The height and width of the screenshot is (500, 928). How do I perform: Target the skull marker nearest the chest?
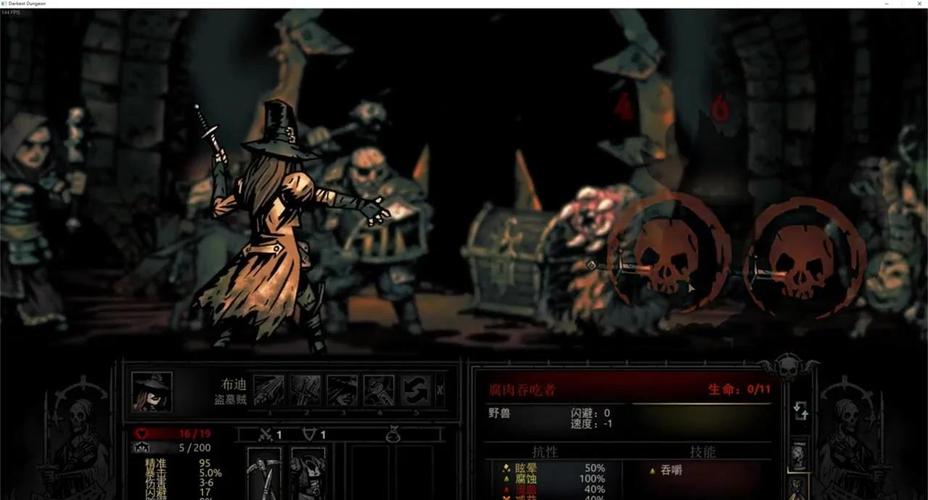[665, 257]
